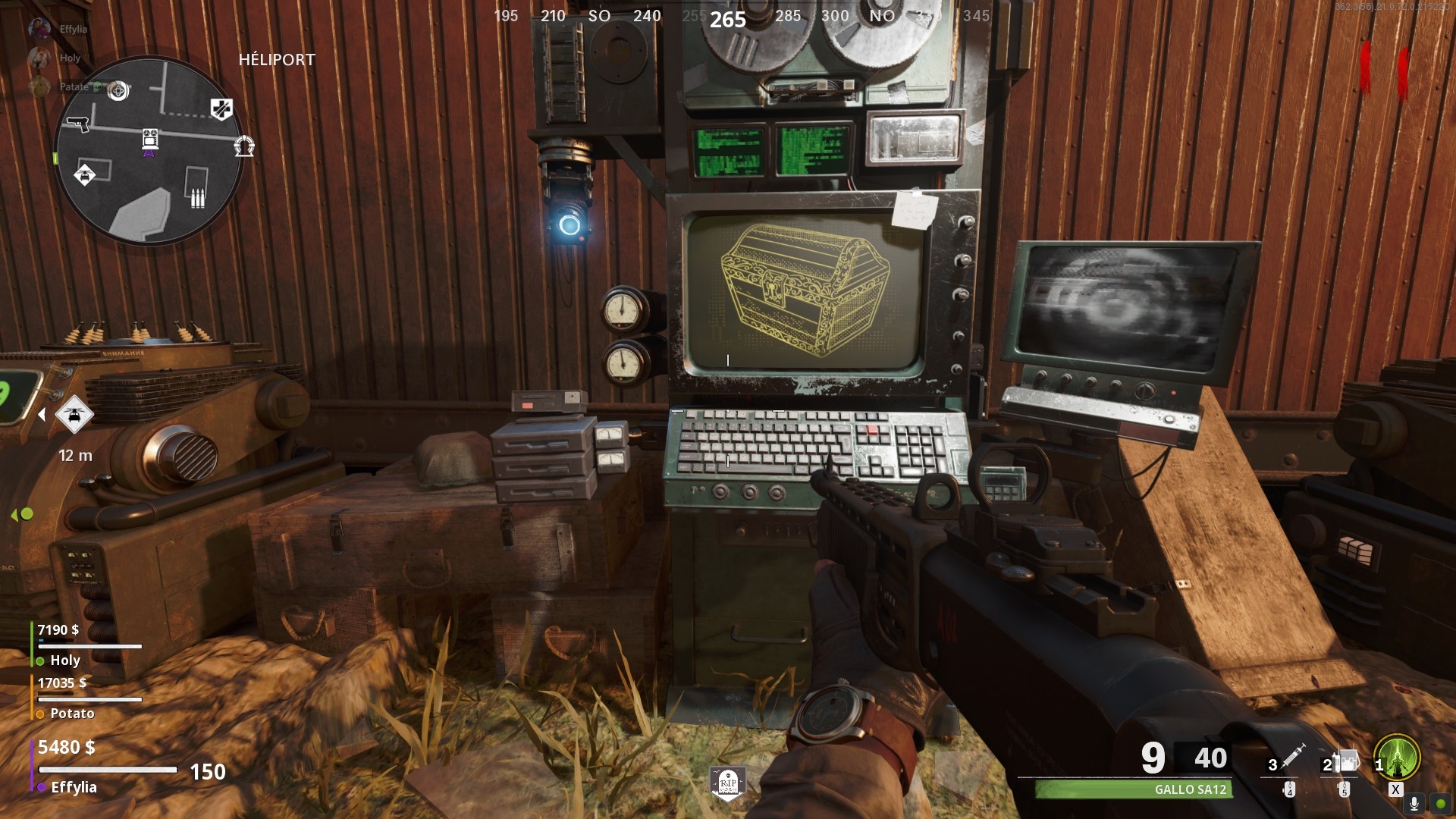
Task: Click the helicopter objective icon near 12 m
Action: tap(74, 416)
